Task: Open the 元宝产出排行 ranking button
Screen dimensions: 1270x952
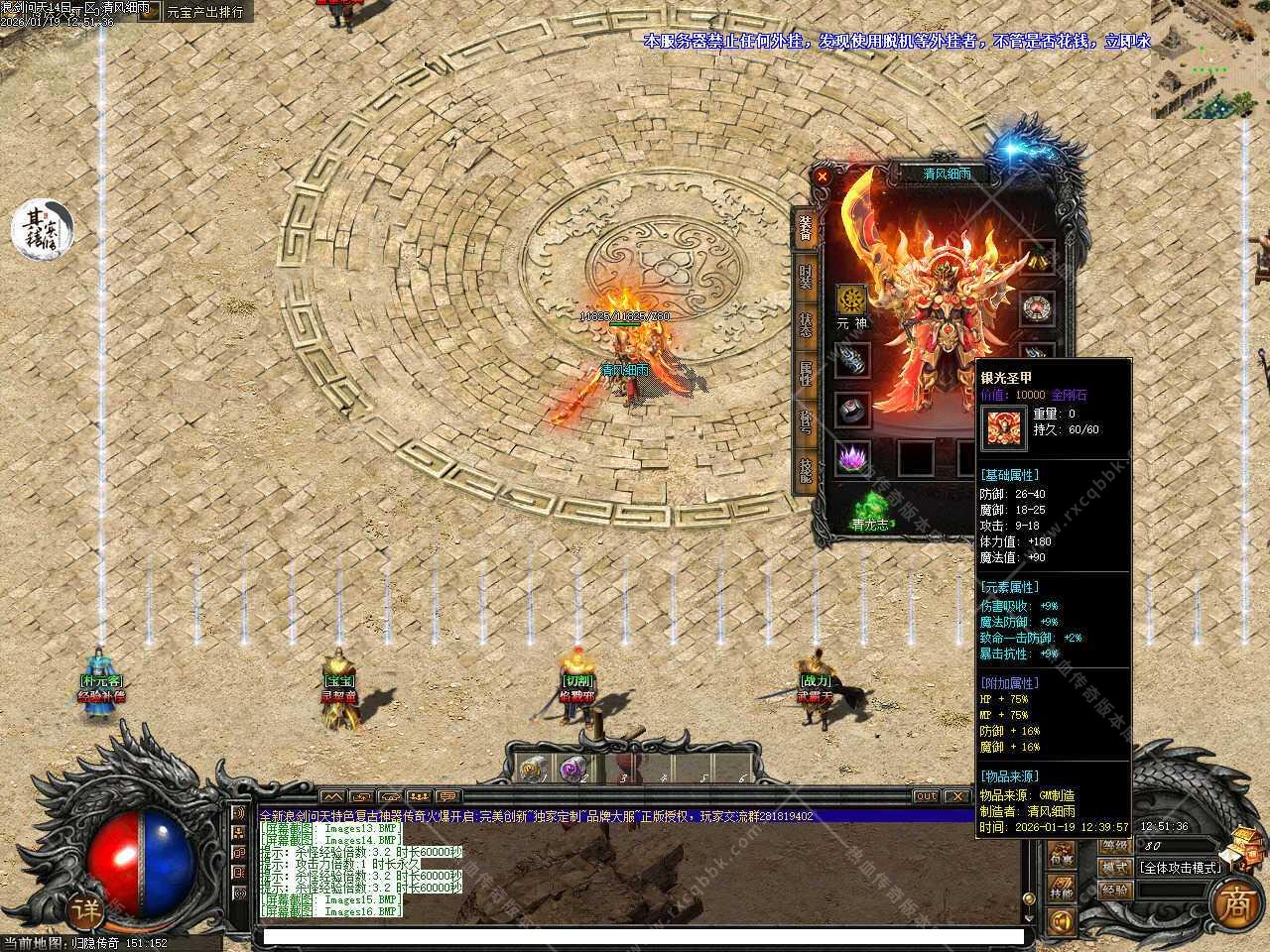Action: pyautogui.click(x=204, y=12)
